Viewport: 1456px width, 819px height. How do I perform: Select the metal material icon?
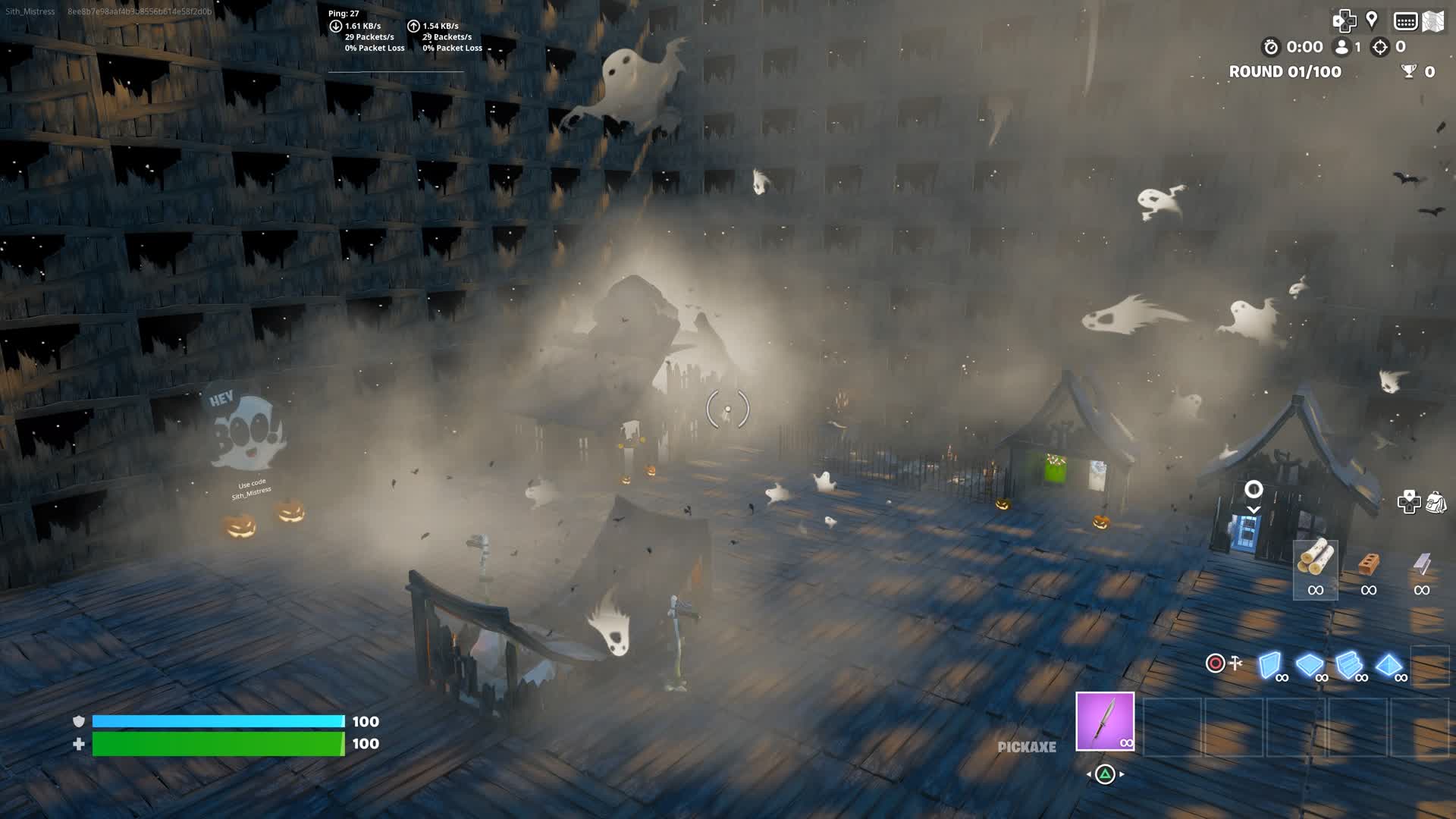[x=1423, y=561]
